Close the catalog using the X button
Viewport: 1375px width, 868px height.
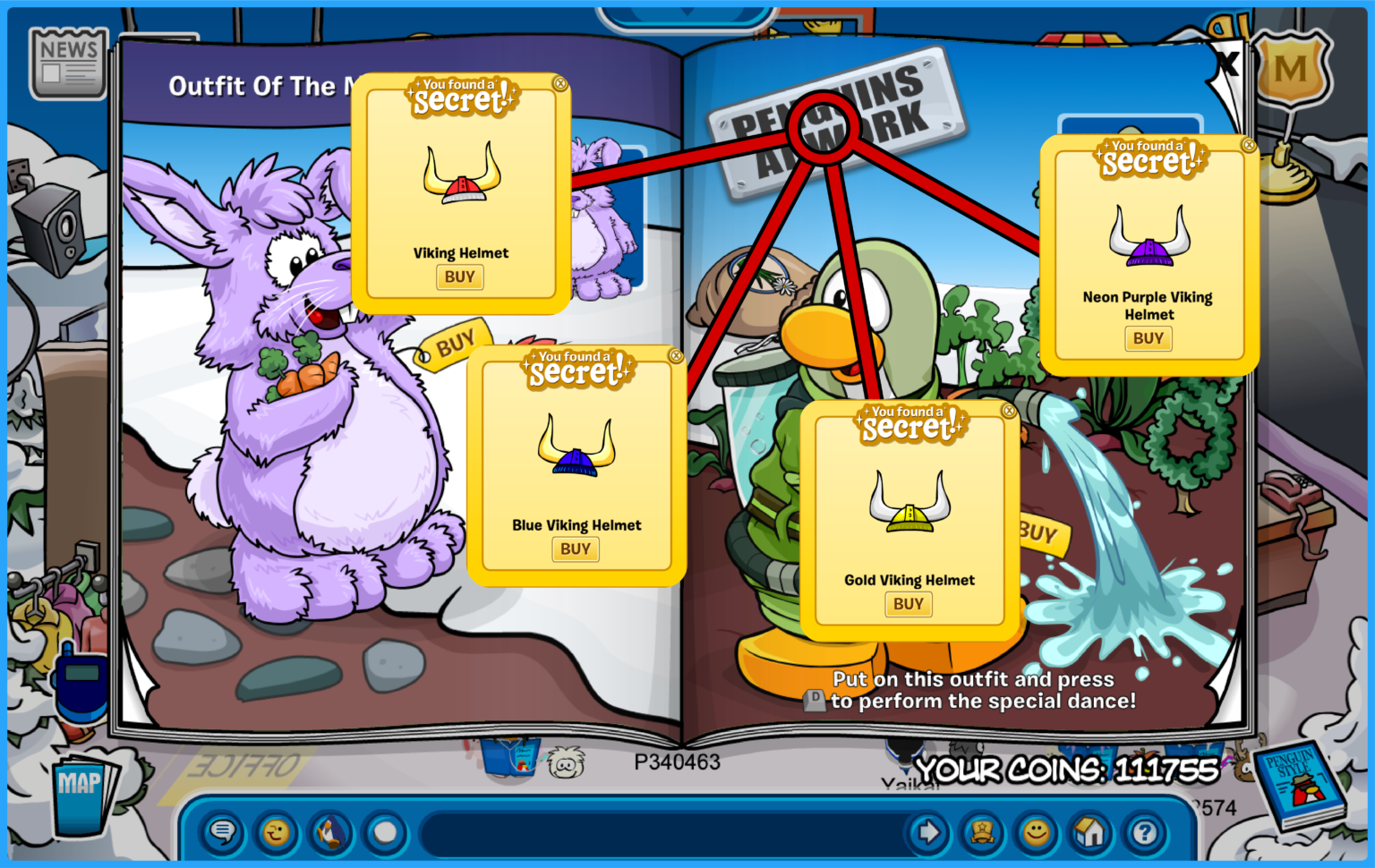tap(1228, 61)
